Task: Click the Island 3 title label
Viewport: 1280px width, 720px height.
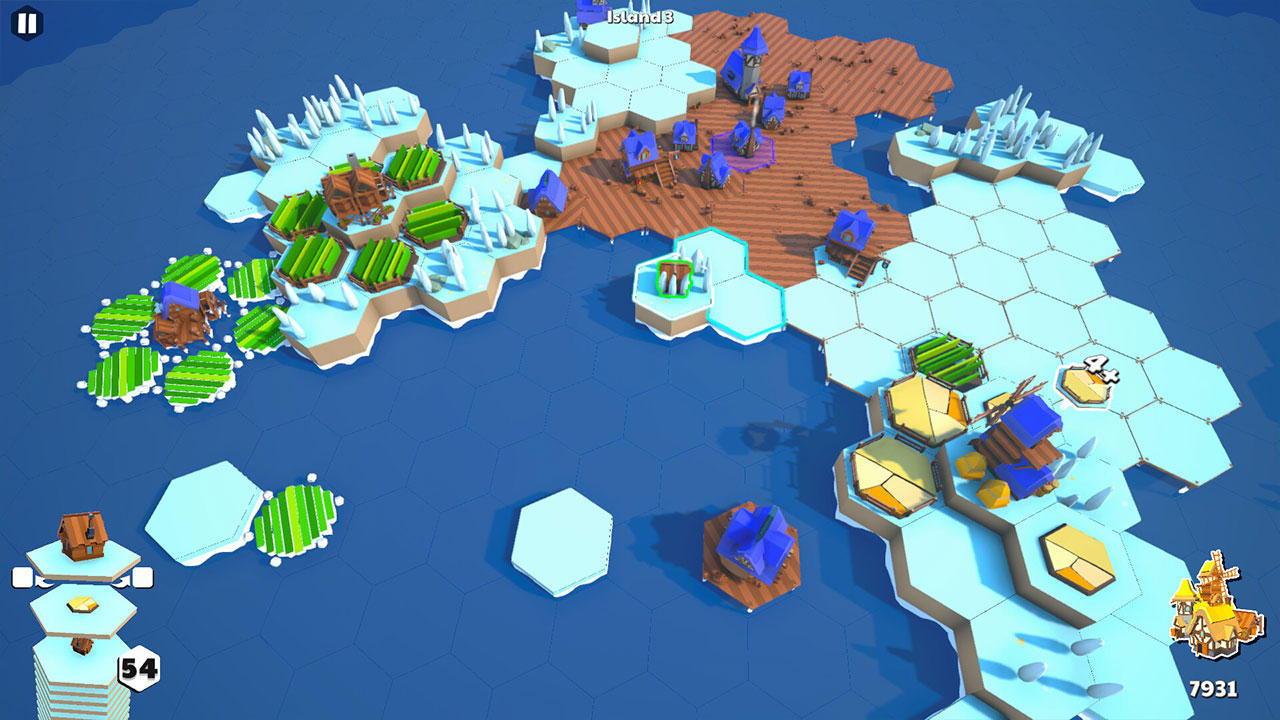Action: coord(640,16)
